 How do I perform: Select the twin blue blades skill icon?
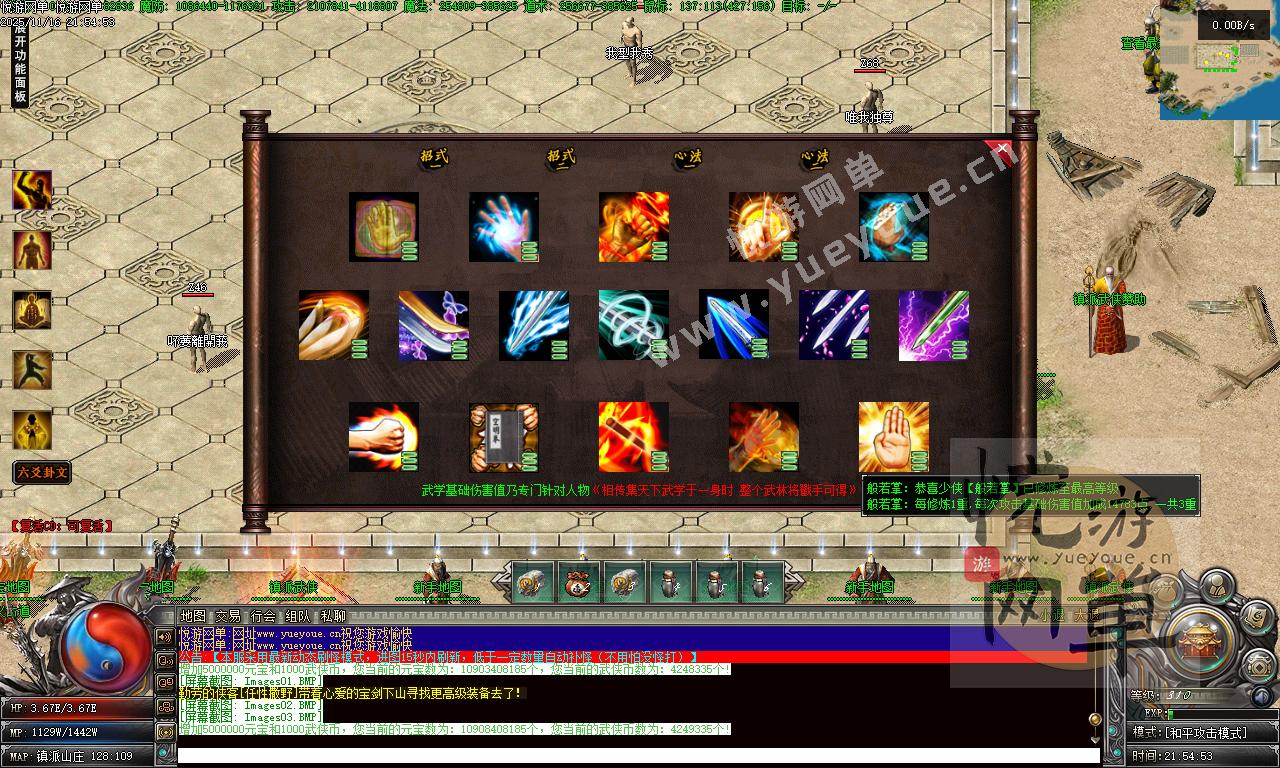(733, 323)
